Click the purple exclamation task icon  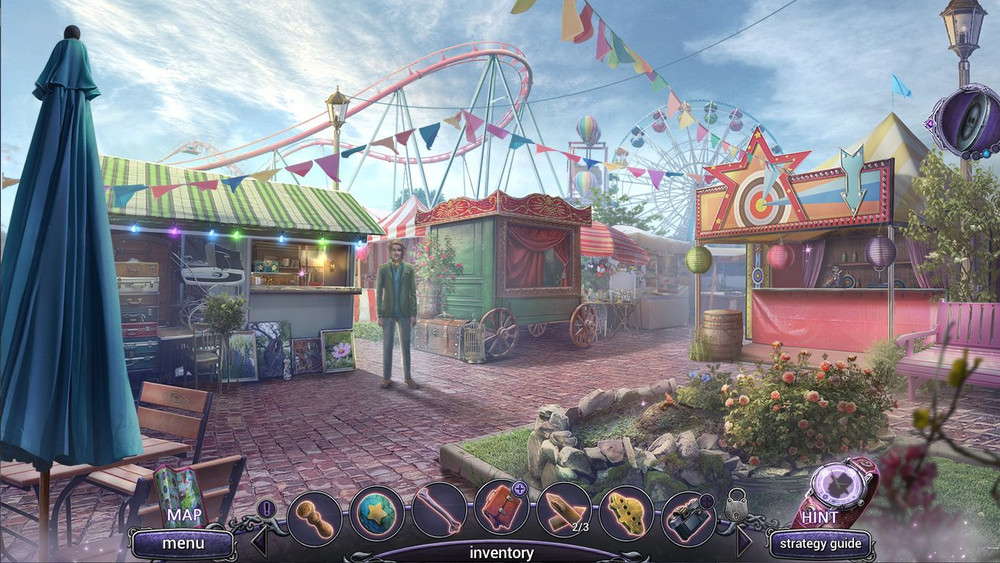click(266, 508)
